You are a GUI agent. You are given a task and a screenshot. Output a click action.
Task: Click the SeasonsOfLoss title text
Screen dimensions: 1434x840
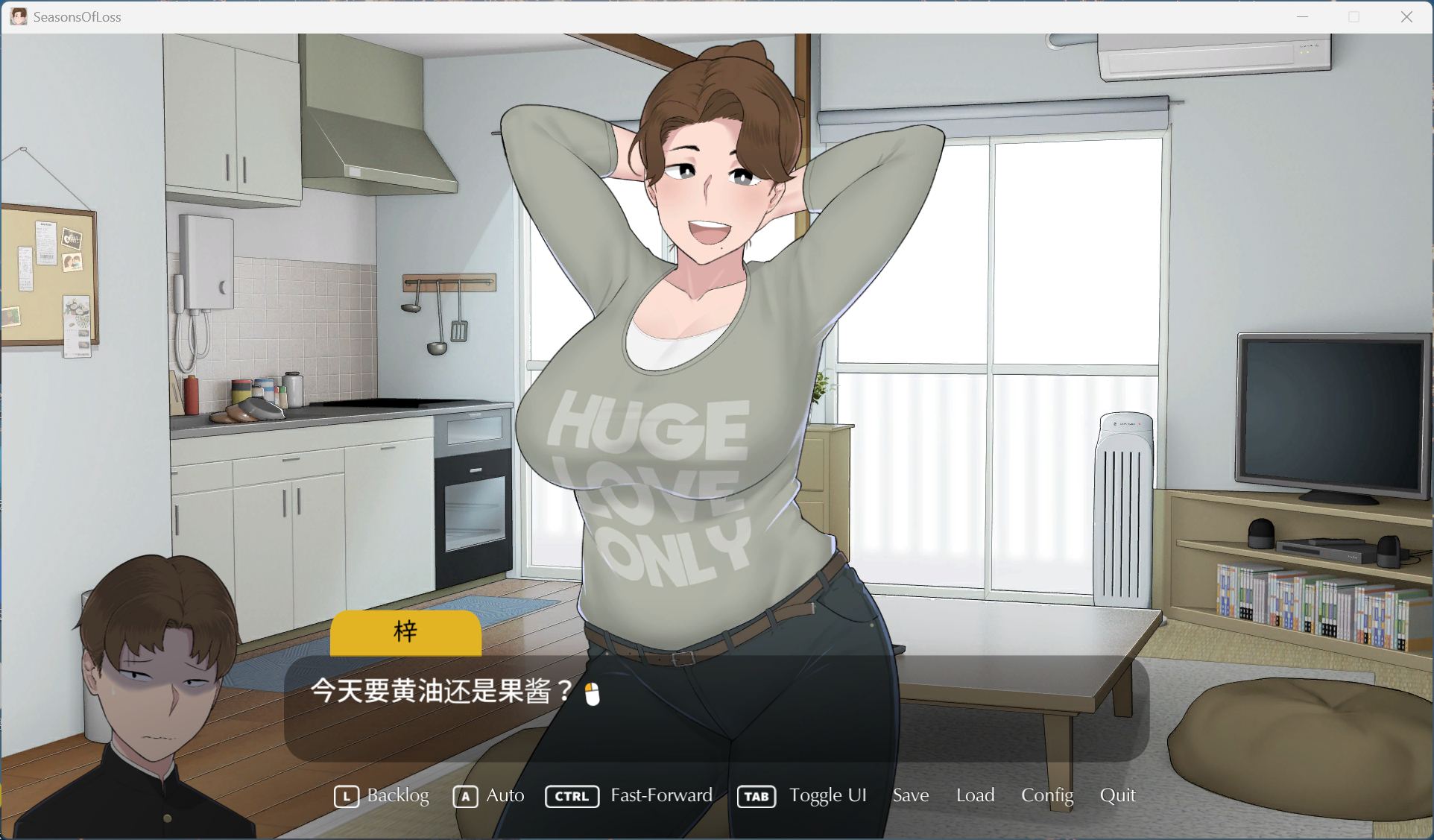[75, 16]
